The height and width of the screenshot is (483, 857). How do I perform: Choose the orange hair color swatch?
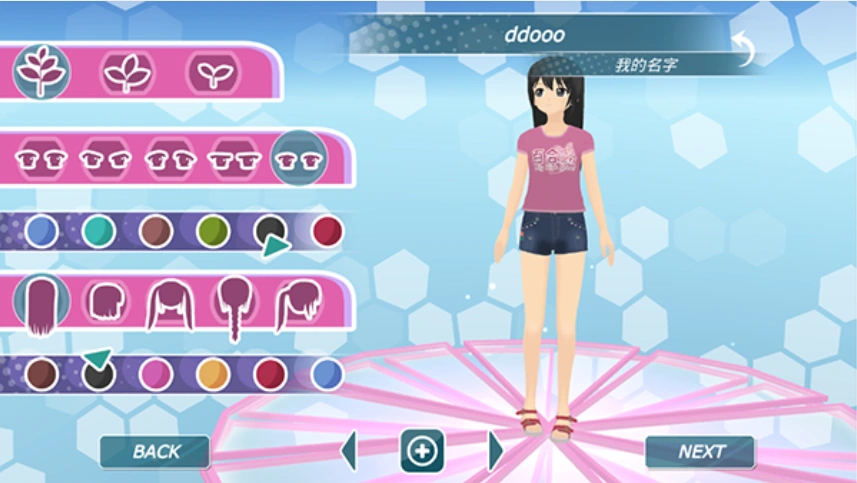pos(213,374)
